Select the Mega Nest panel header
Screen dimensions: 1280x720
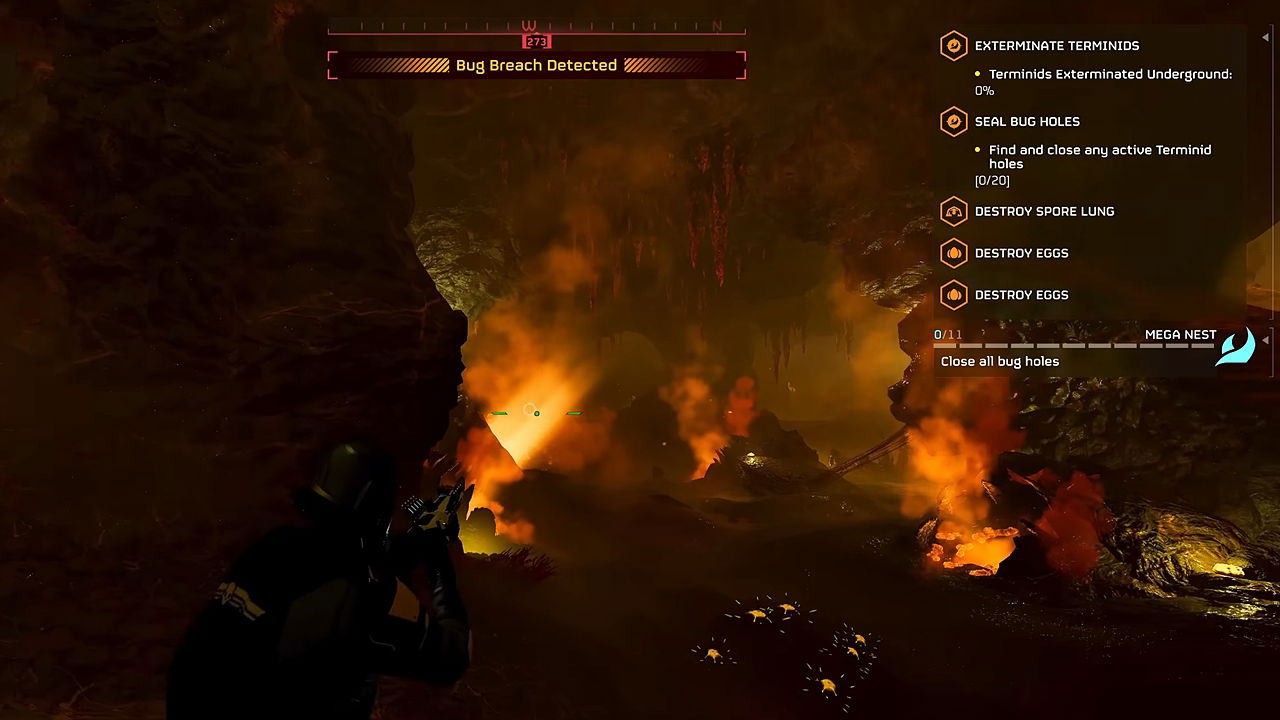(x=1180, y=334)
